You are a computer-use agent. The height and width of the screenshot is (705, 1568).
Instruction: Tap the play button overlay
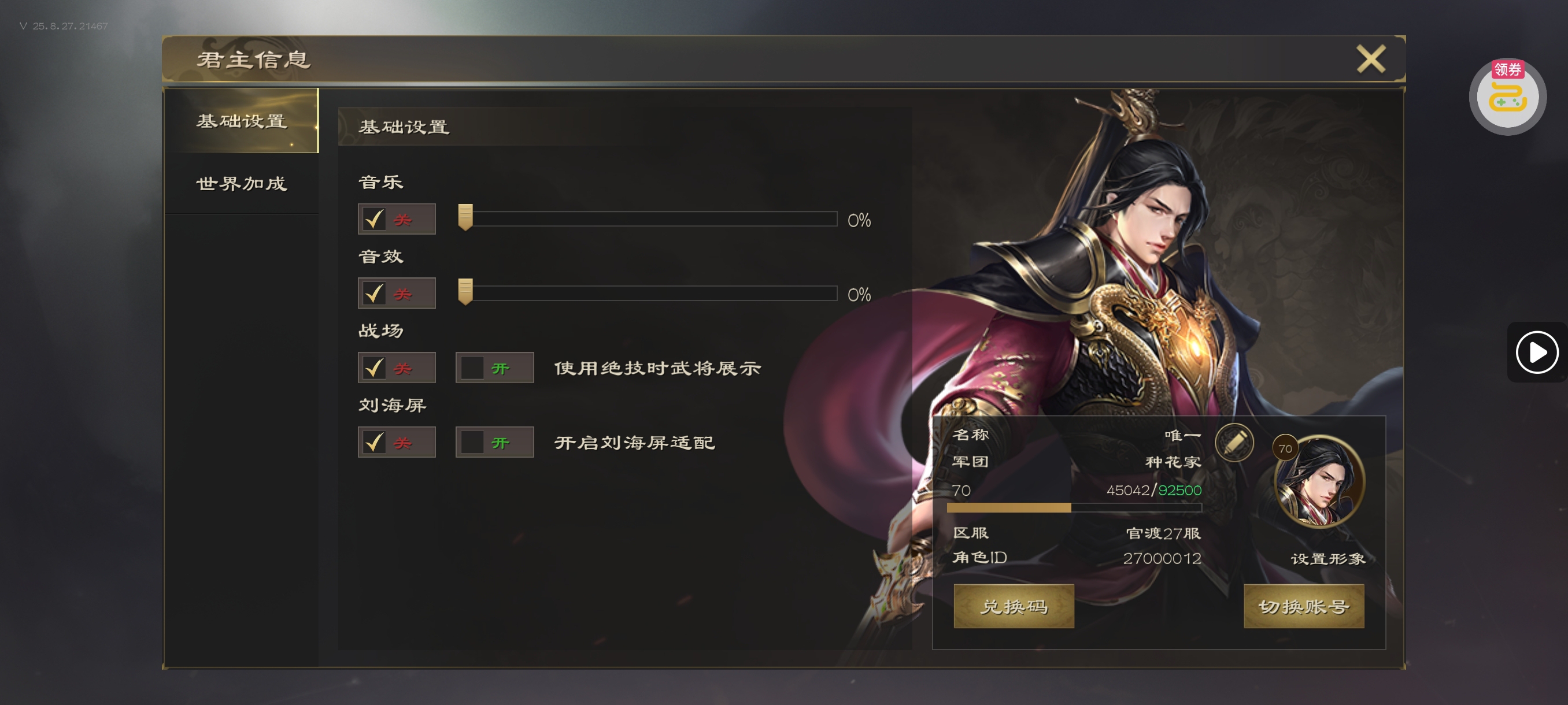[1536, 351]
